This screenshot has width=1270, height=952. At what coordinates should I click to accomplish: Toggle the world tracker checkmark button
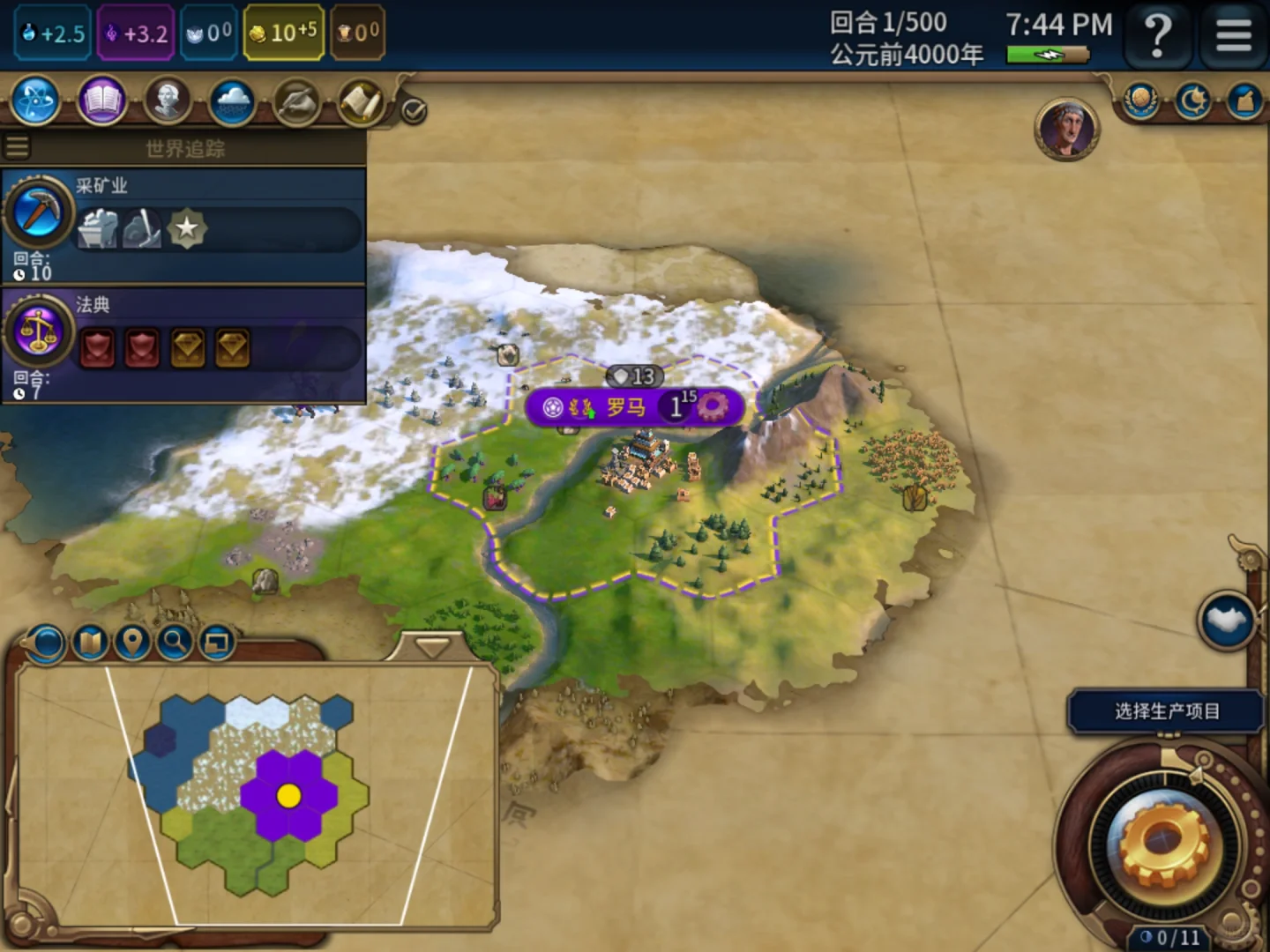pyautogui.click(x=413, y=111)
